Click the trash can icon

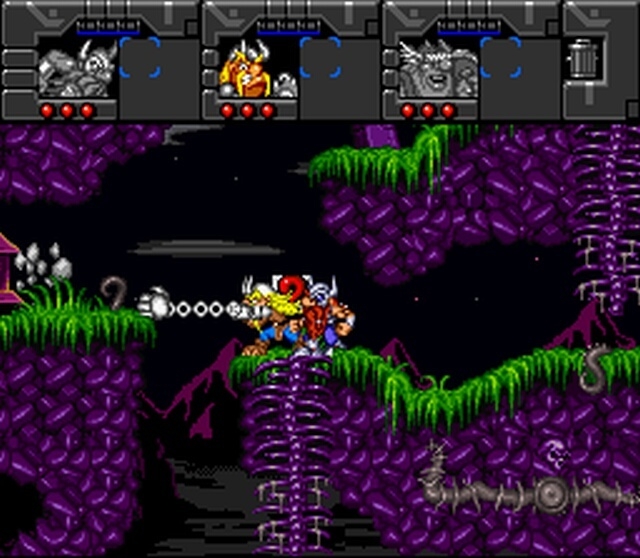pyautogui.click(x=581, y=58)
